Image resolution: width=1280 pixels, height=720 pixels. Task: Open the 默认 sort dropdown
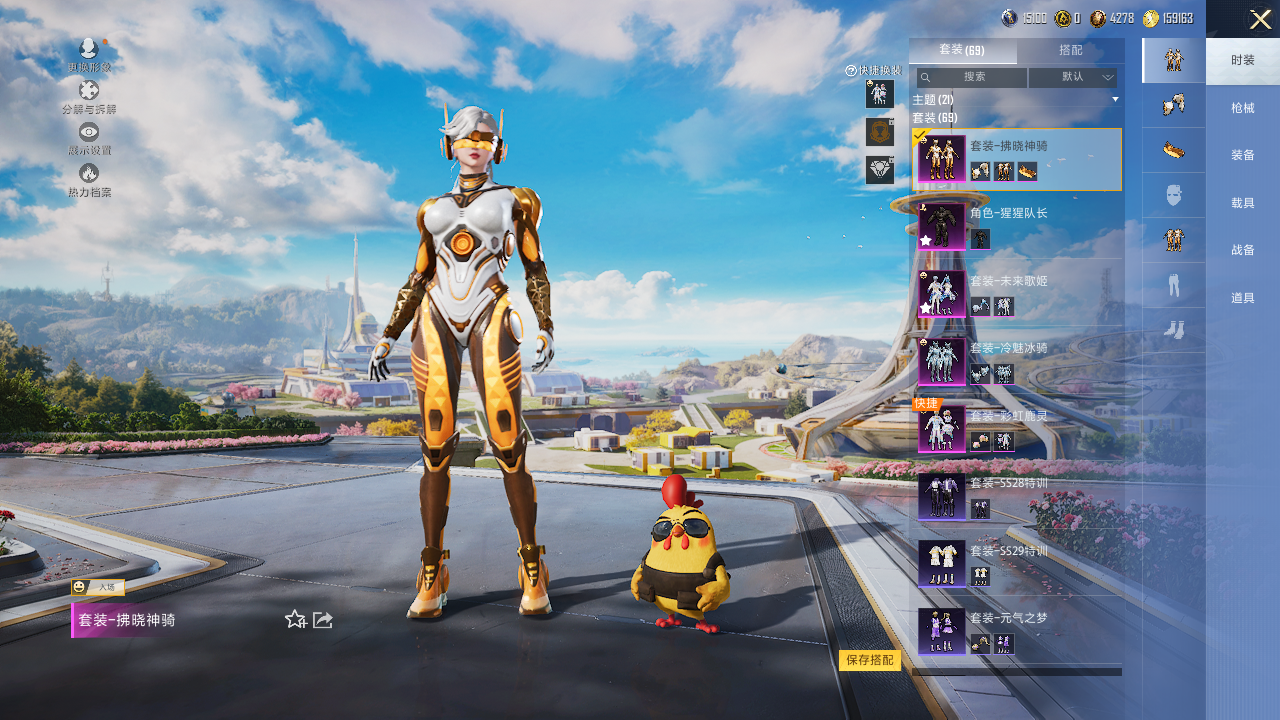tap(1073, 77)
